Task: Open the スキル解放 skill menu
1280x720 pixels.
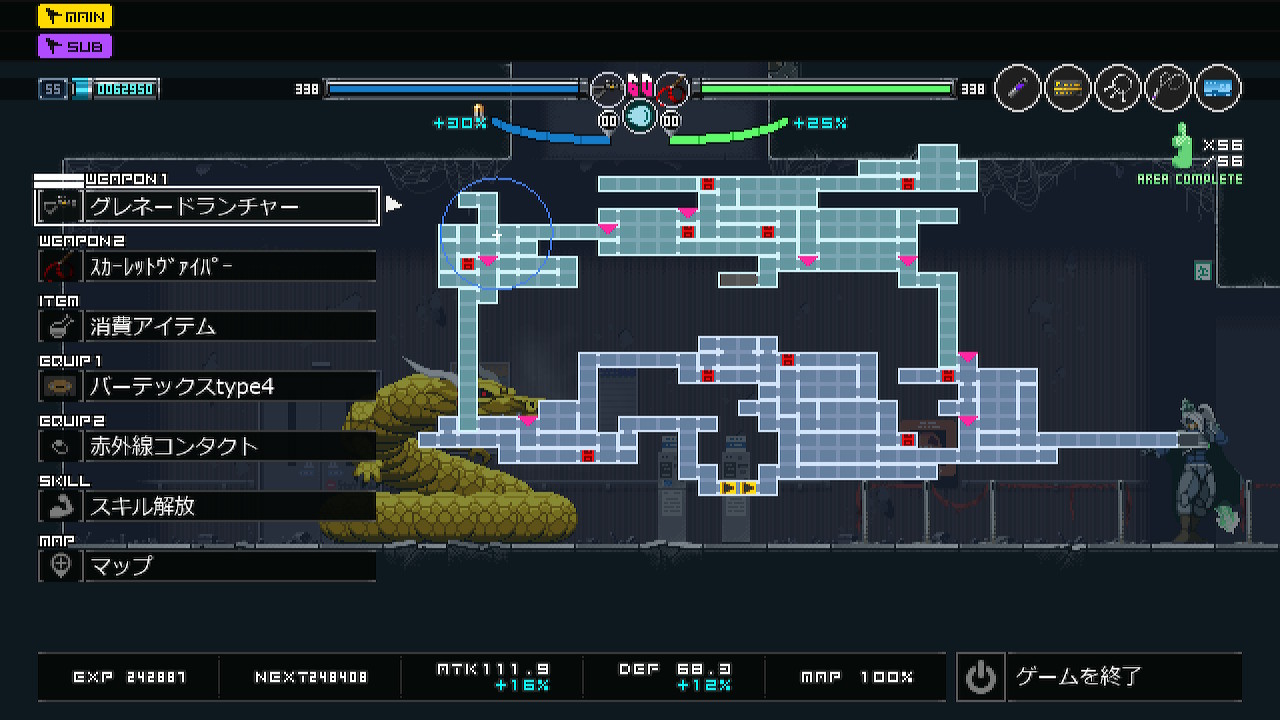Action: pyautogui.click(x=207, y=506)
